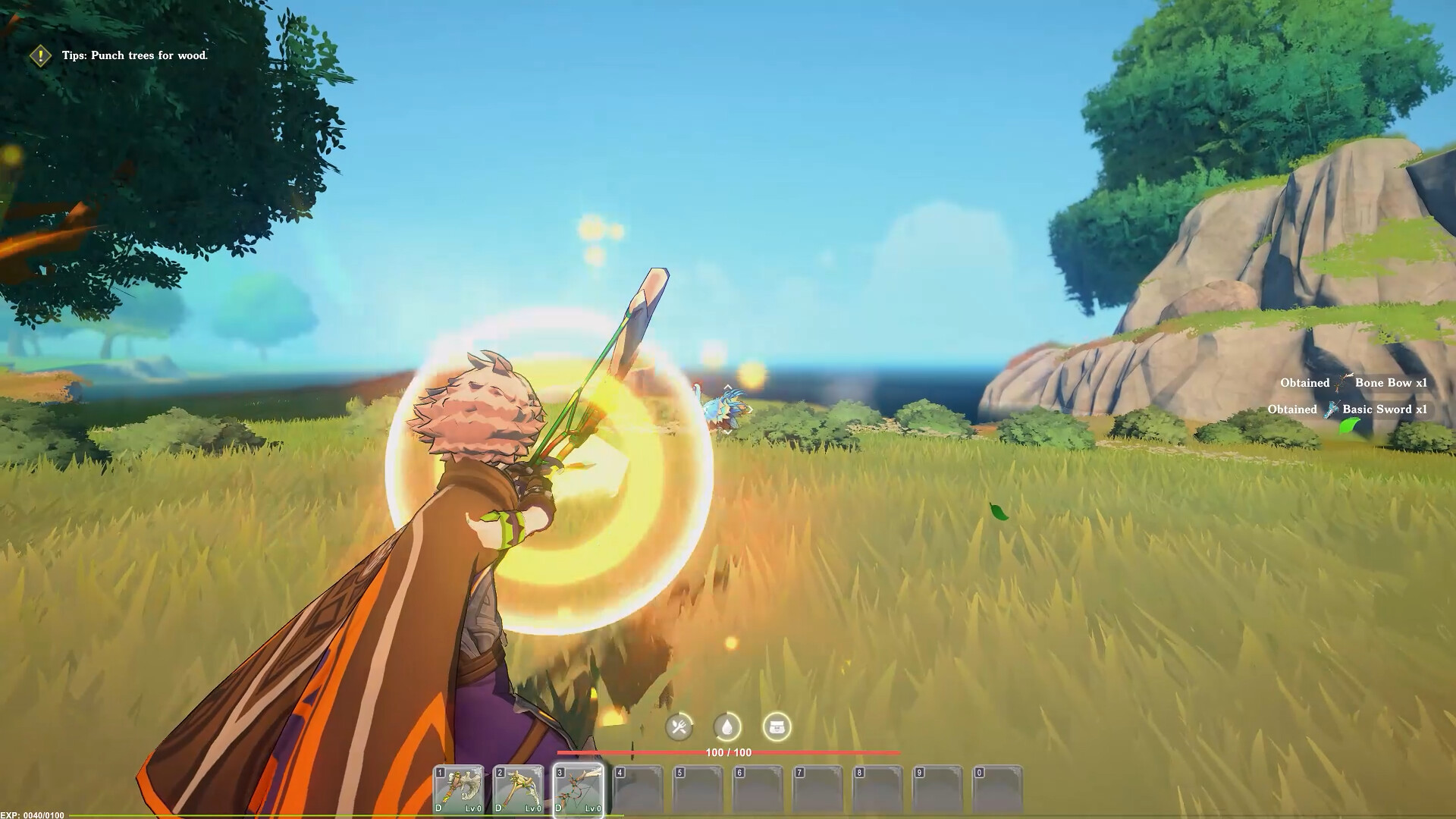Click the number badge on hotbar slot 9
The width and height of the screenshot is (1456, 819).
920,772
